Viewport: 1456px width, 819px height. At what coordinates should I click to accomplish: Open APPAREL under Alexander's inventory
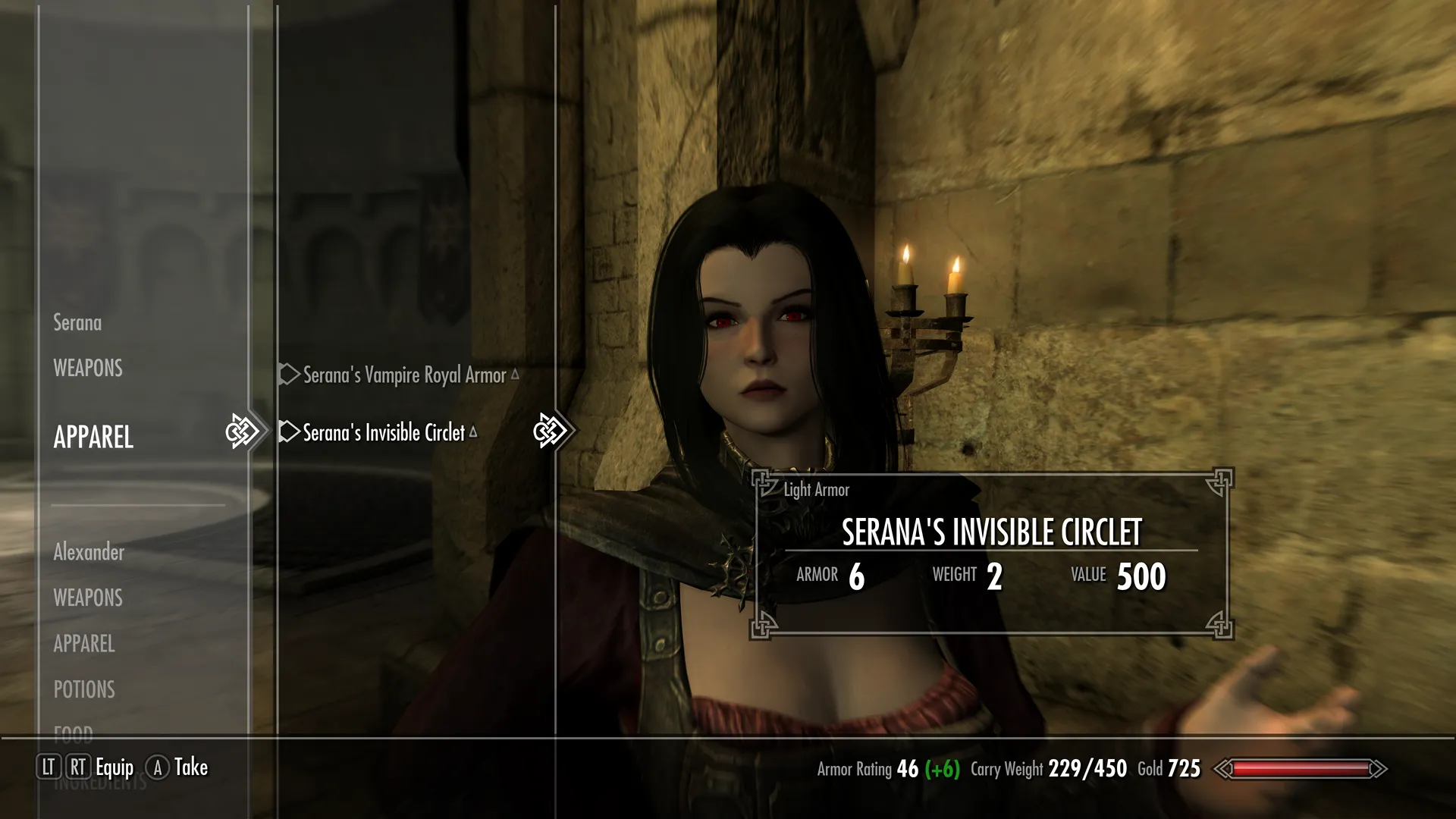point(84,644)
